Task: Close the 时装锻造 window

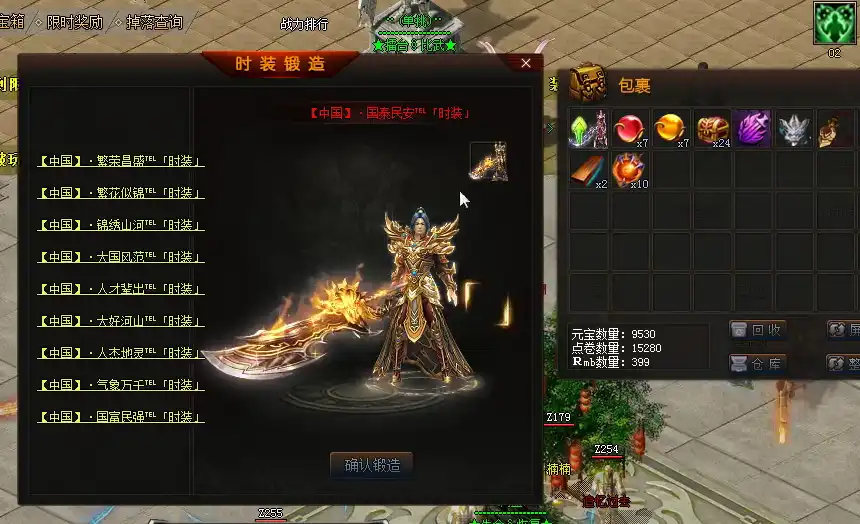Action: (526, 63)
